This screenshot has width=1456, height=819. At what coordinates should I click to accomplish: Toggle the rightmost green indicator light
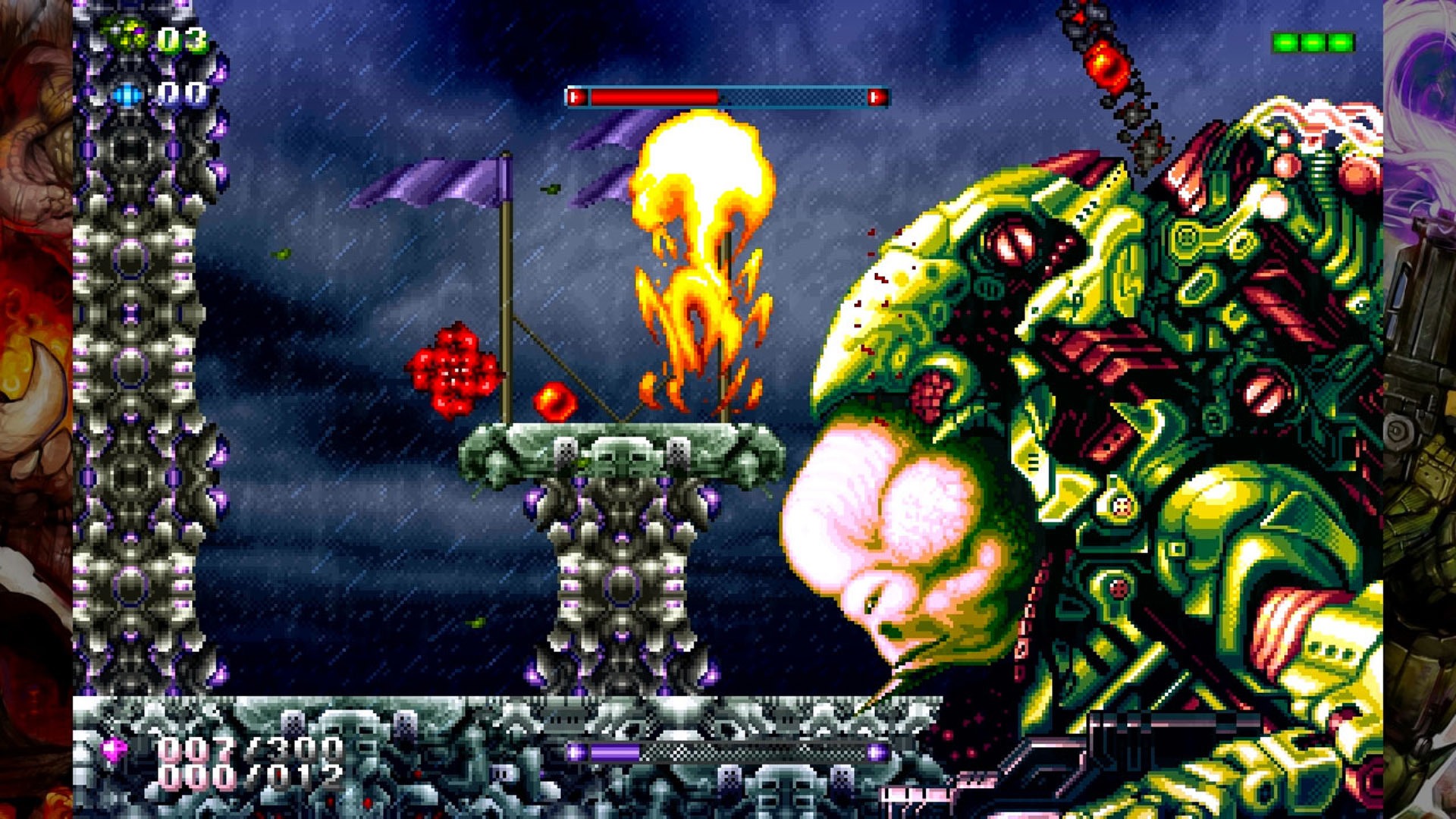(1340, 42)
